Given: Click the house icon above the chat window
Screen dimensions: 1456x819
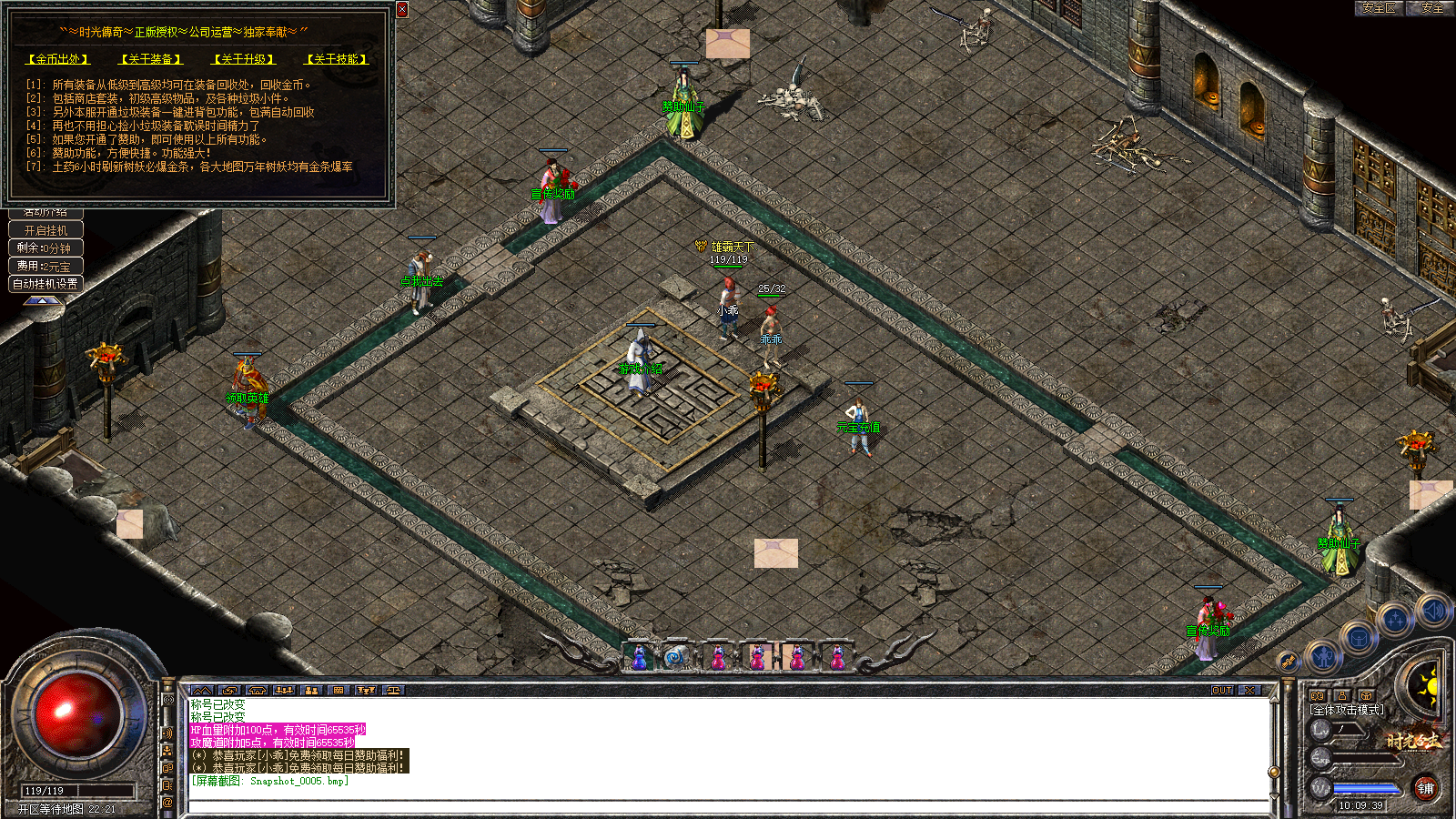Looking at the screenshot, I should (x=256, y=692).
